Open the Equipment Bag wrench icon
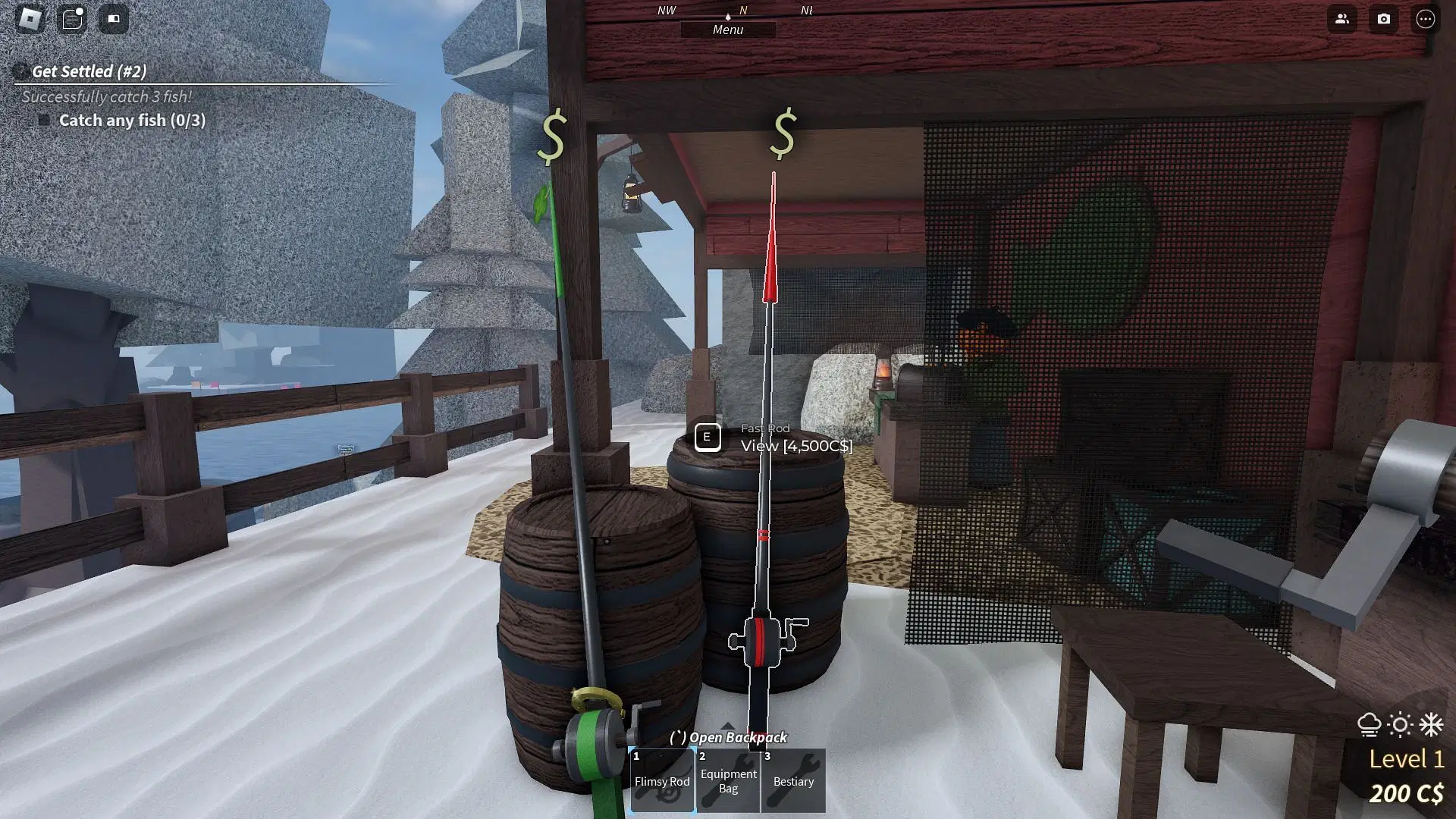1456x819 pixels. click(x=728, y=780)
